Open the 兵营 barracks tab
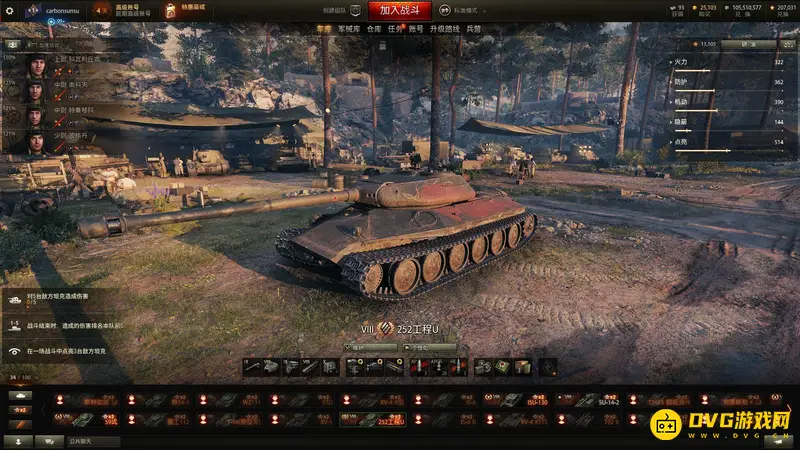 click(x=474, y=29)
